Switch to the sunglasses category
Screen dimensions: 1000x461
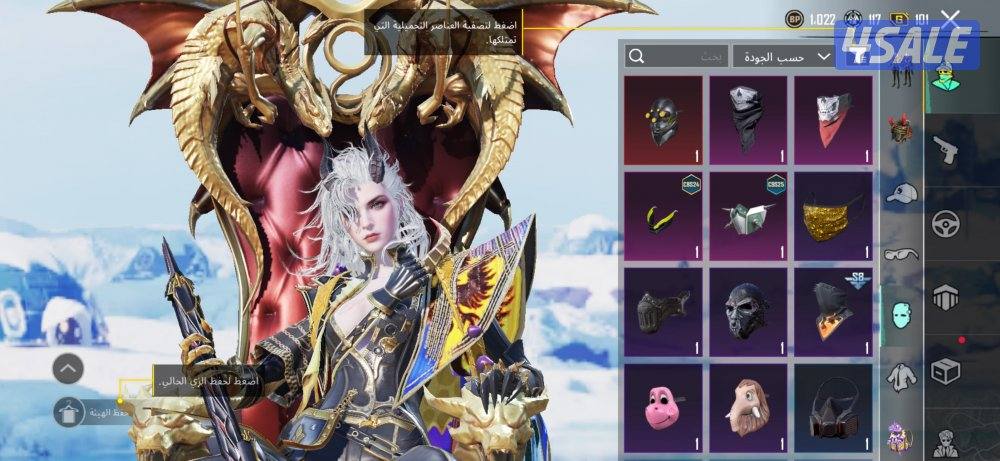(902, 254)
